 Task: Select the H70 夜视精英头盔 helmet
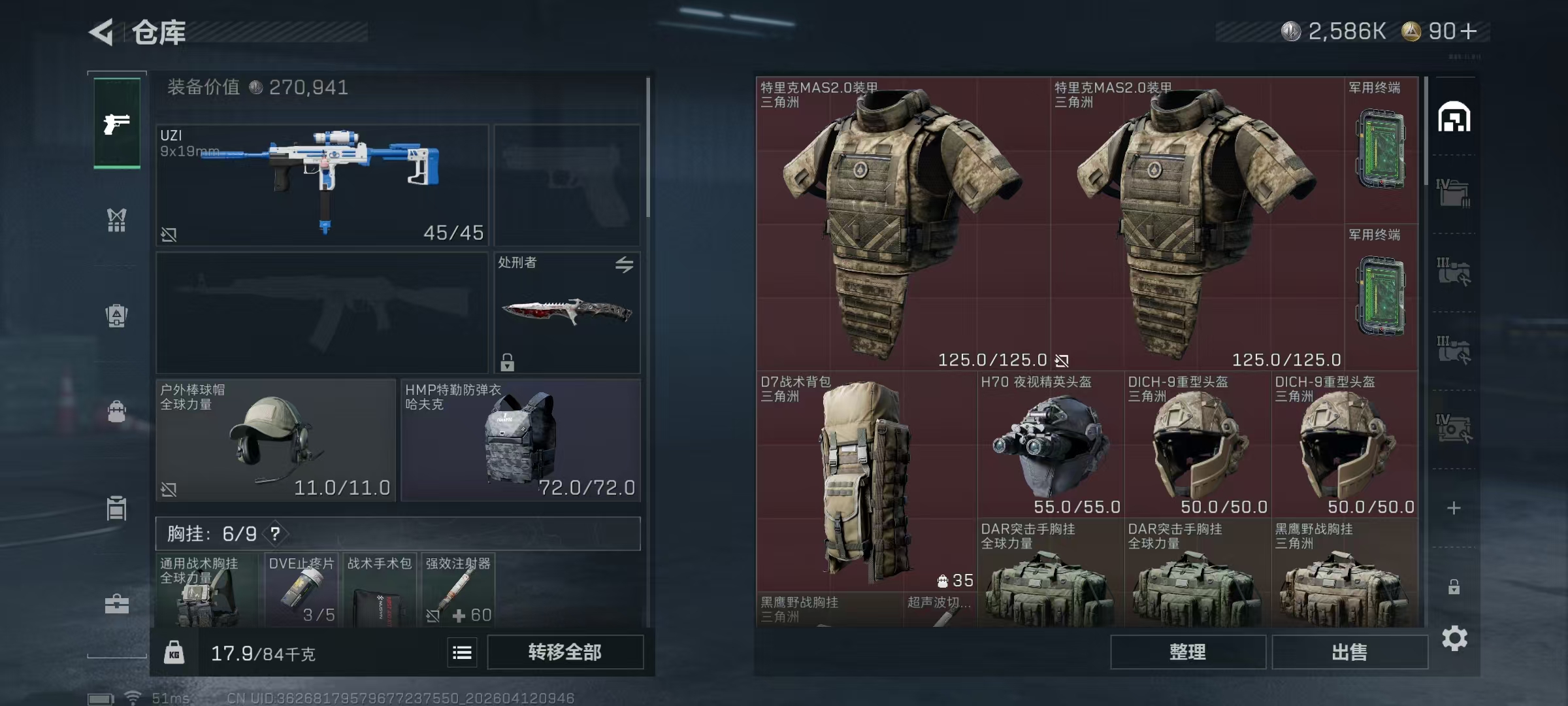tap(1050, 445)
